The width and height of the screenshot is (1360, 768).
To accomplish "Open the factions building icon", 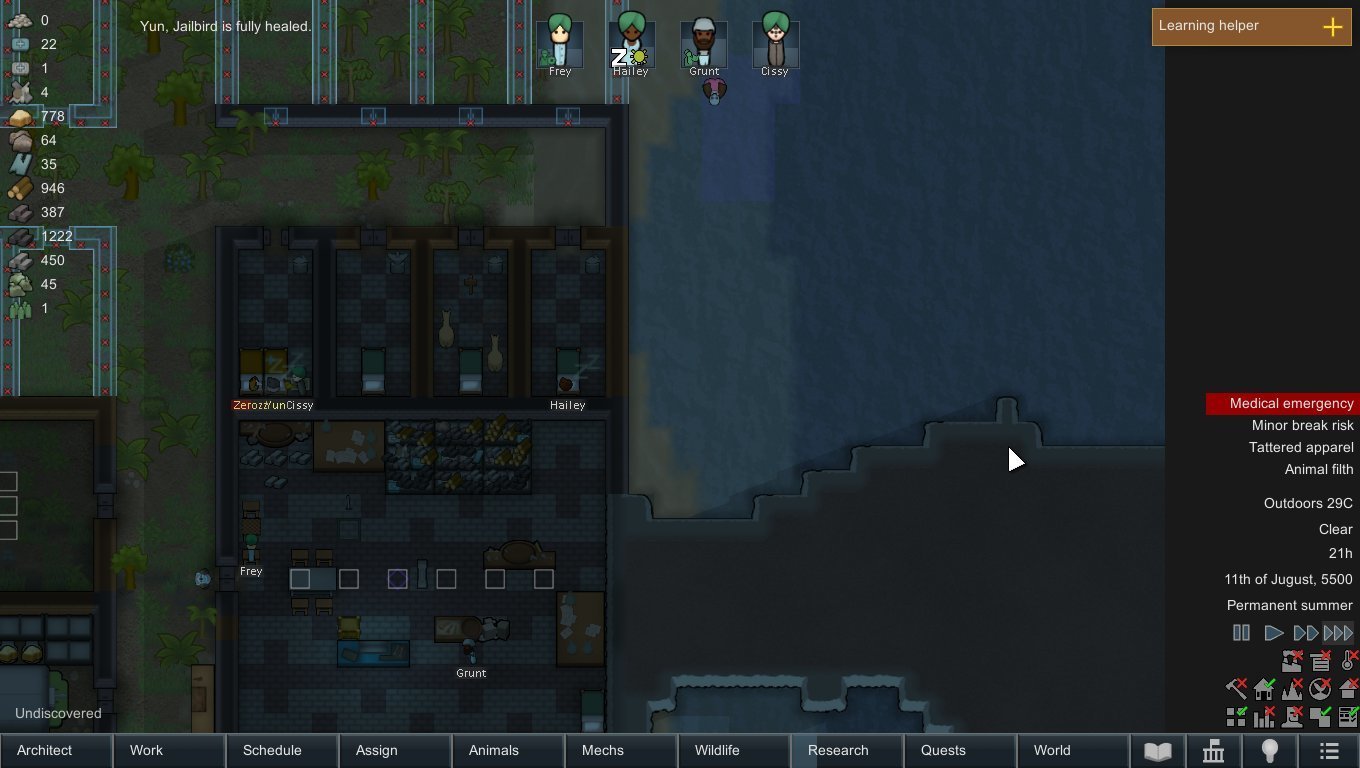I will pos(1213,751).
